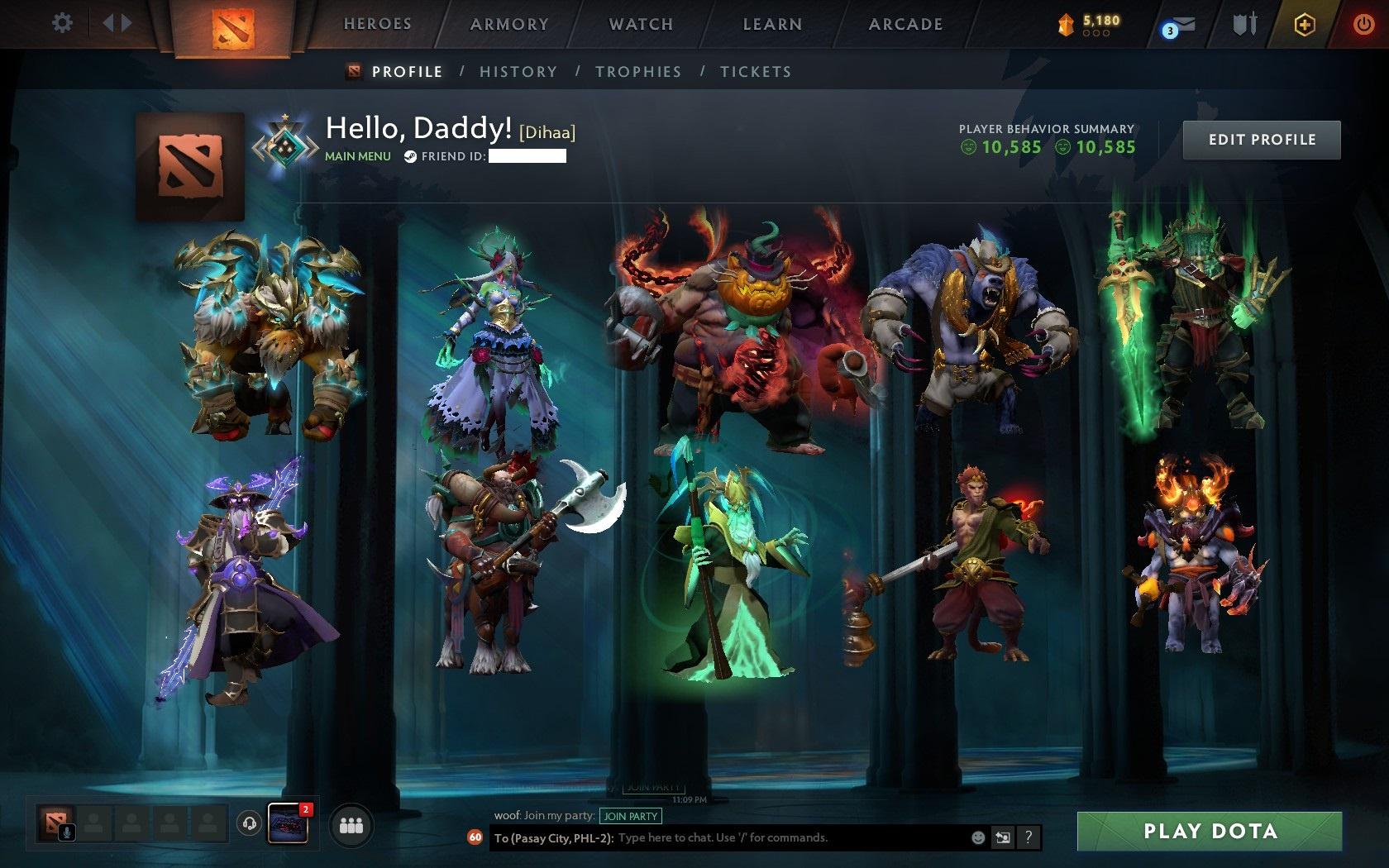Switch to the HISTORY tab
This screenshot has width=1389, height=868.
pos(518,72)
